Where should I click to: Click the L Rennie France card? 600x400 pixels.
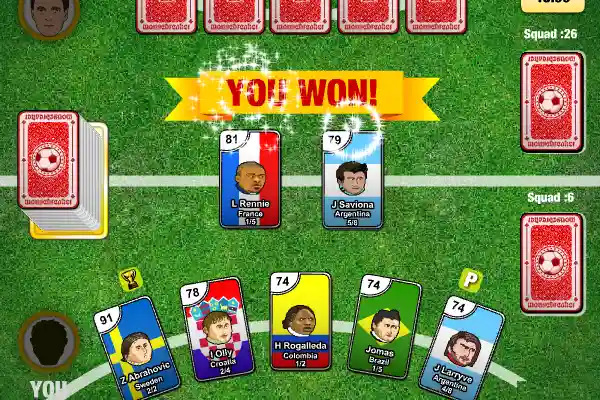[251, 180]
